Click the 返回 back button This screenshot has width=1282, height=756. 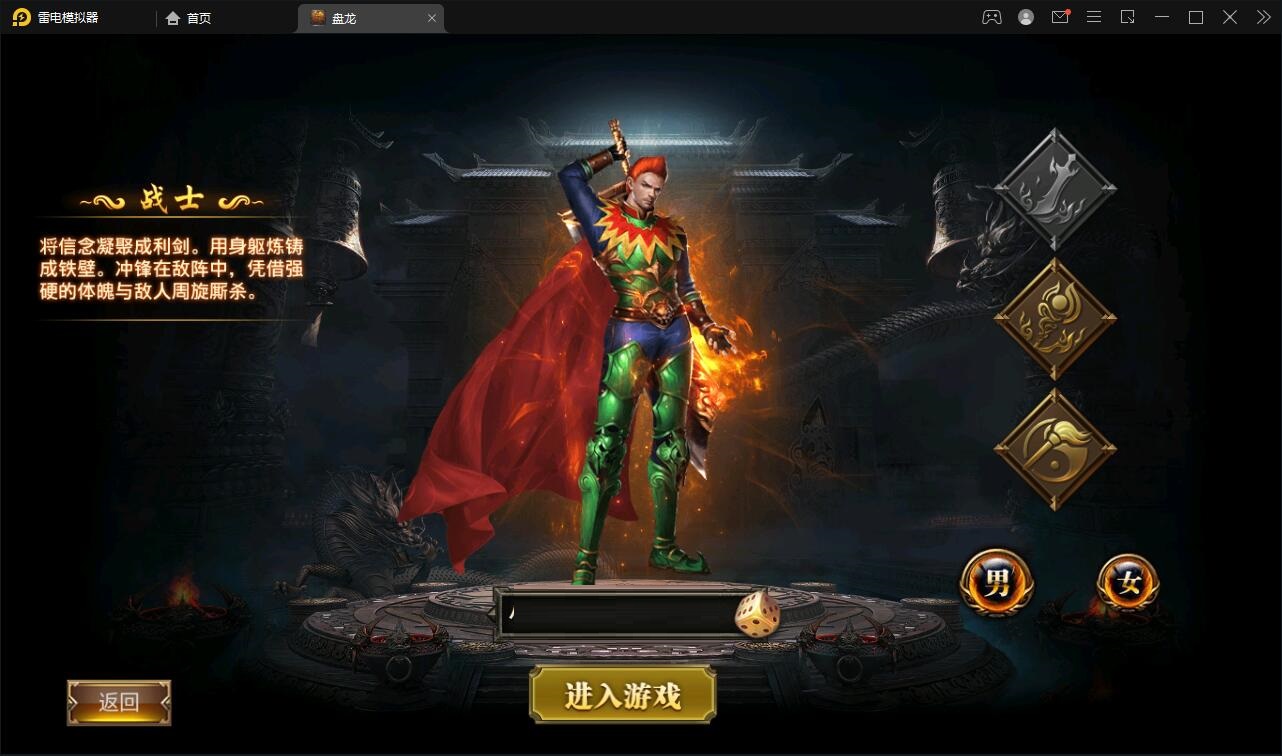[118, 703]
